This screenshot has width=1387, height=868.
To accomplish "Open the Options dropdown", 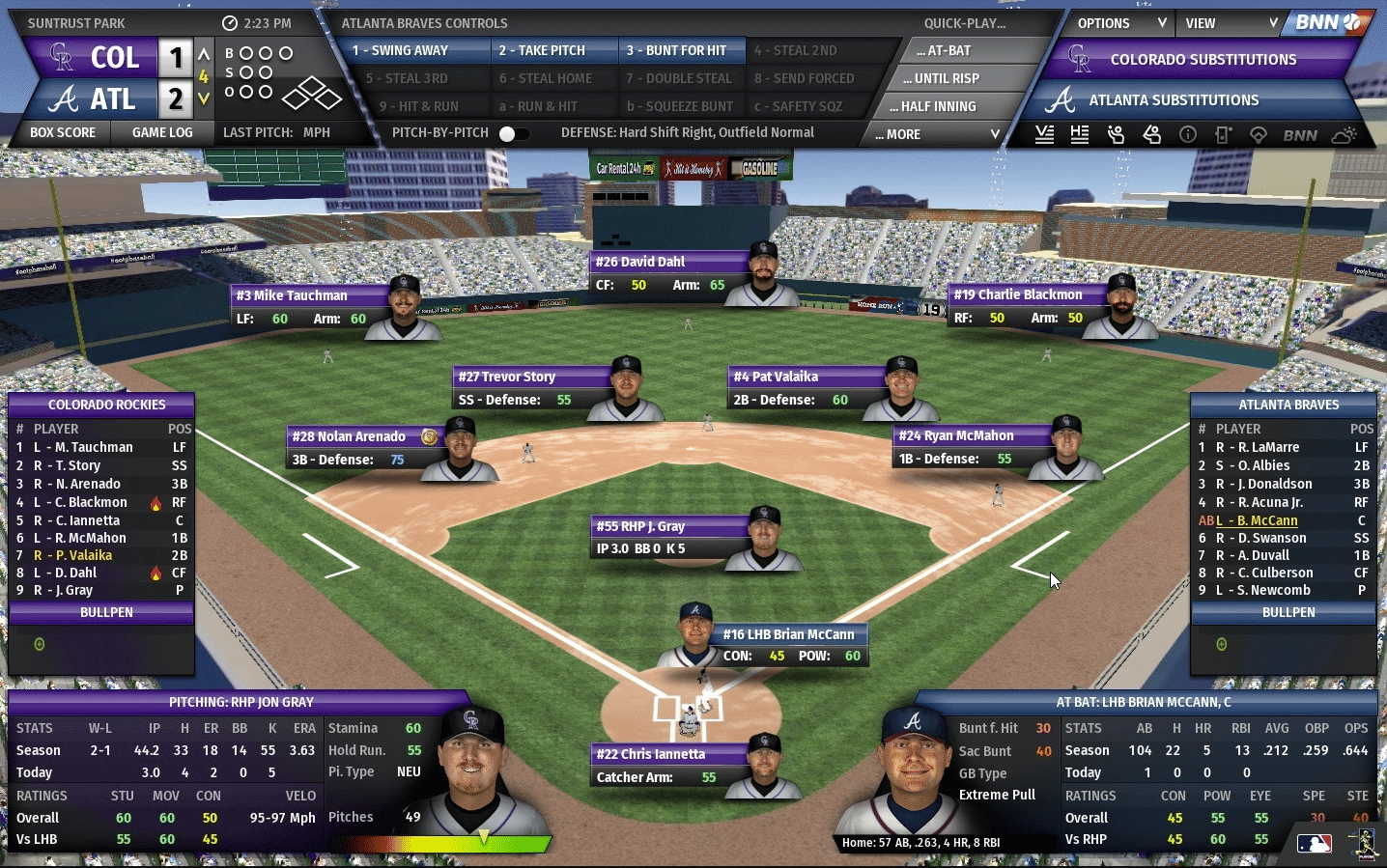I will click(x=1119, y=23).
